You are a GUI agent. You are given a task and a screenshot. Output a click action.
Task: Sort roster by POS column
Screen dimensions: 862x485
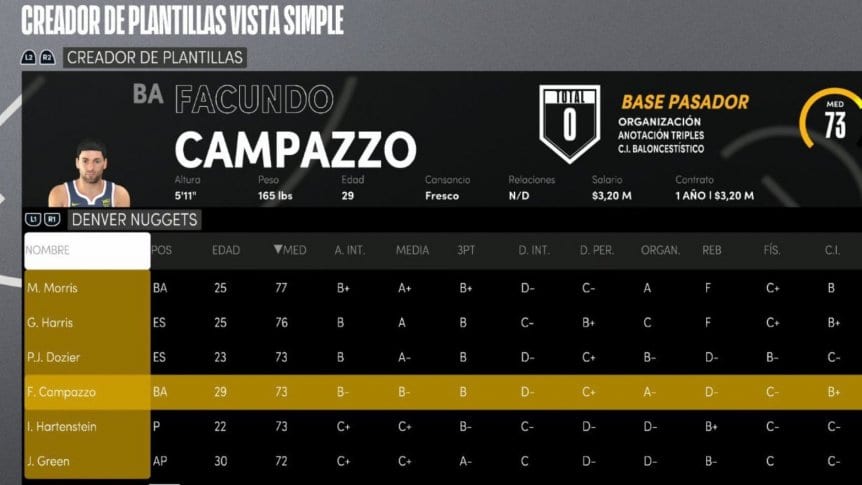coord(162,250)
